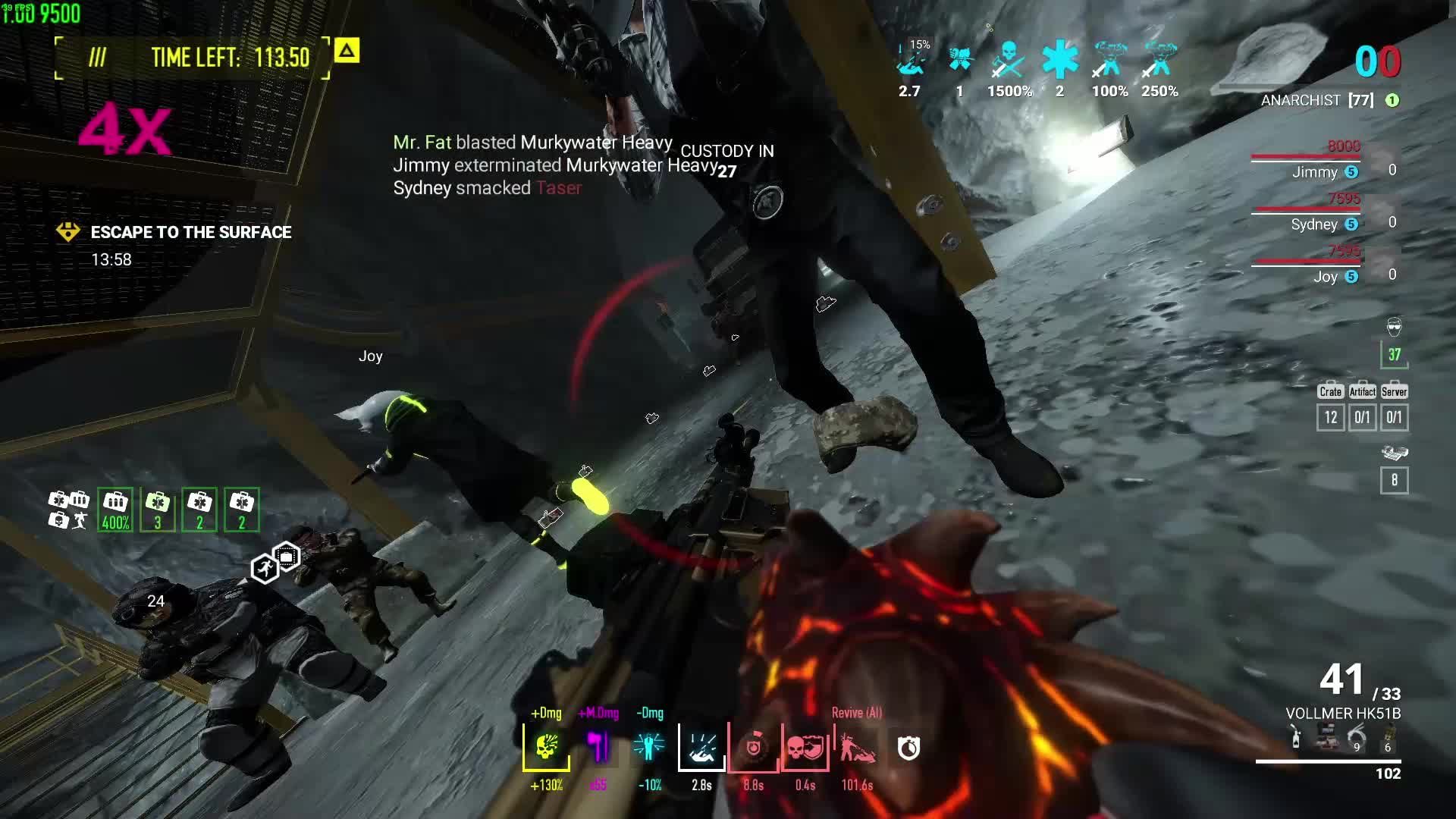
Task: Click the Artifact loot counter box
Action: (1363, 416)
